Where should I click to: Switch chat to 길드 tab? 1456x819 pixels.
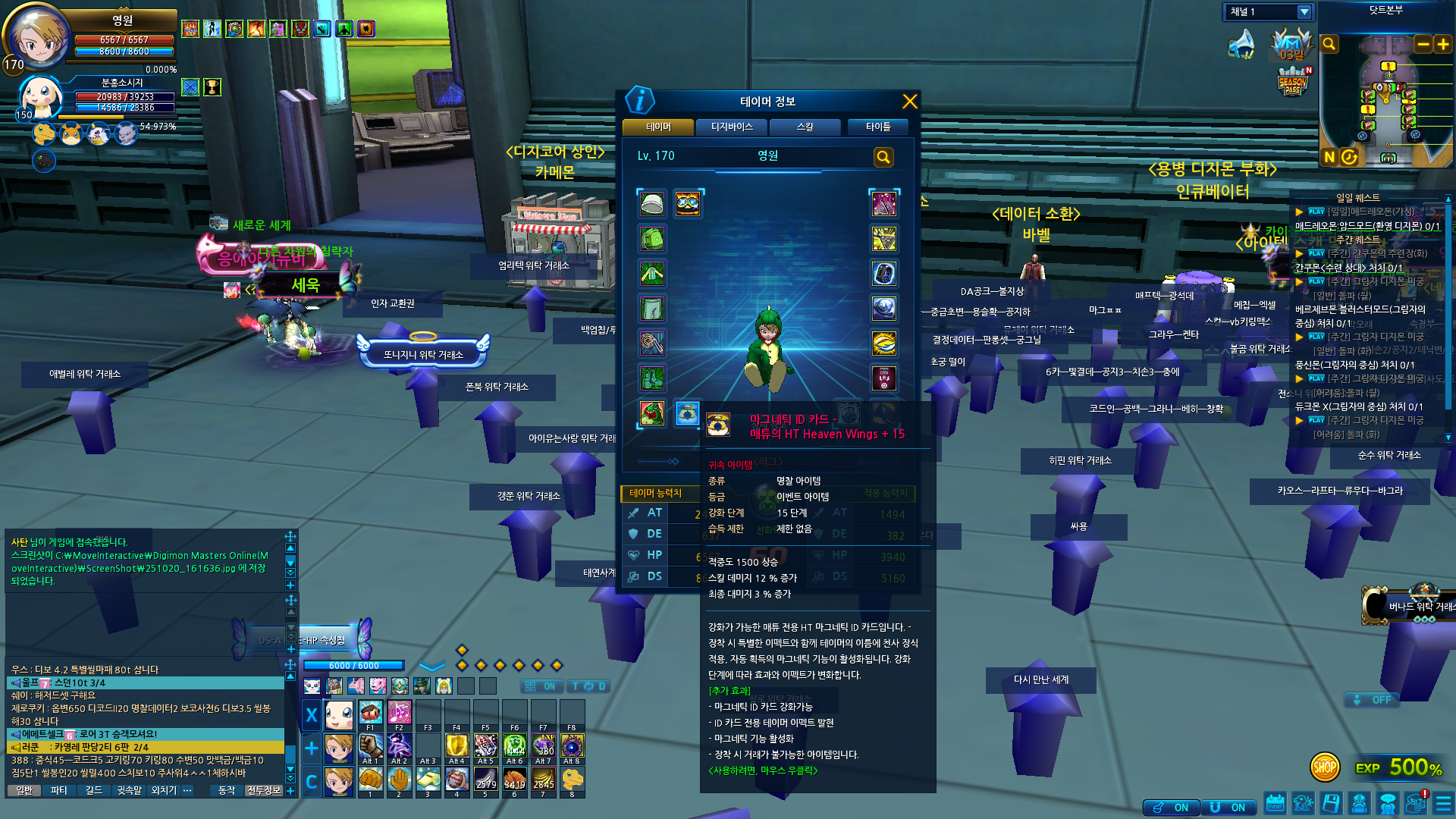click(x=93, y=790)
